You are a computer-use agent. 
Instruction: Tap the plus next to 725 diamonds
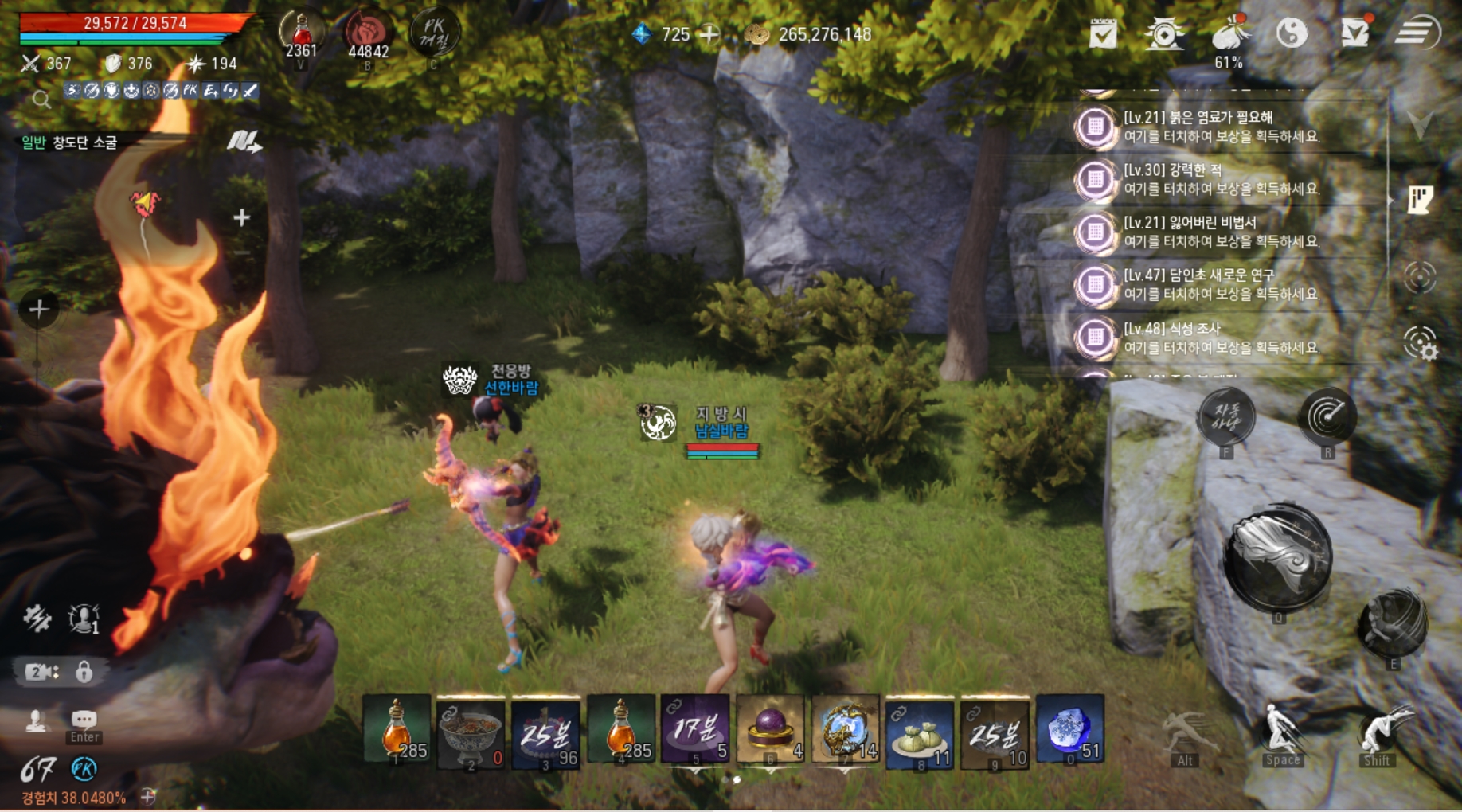[x=708, y=35]
